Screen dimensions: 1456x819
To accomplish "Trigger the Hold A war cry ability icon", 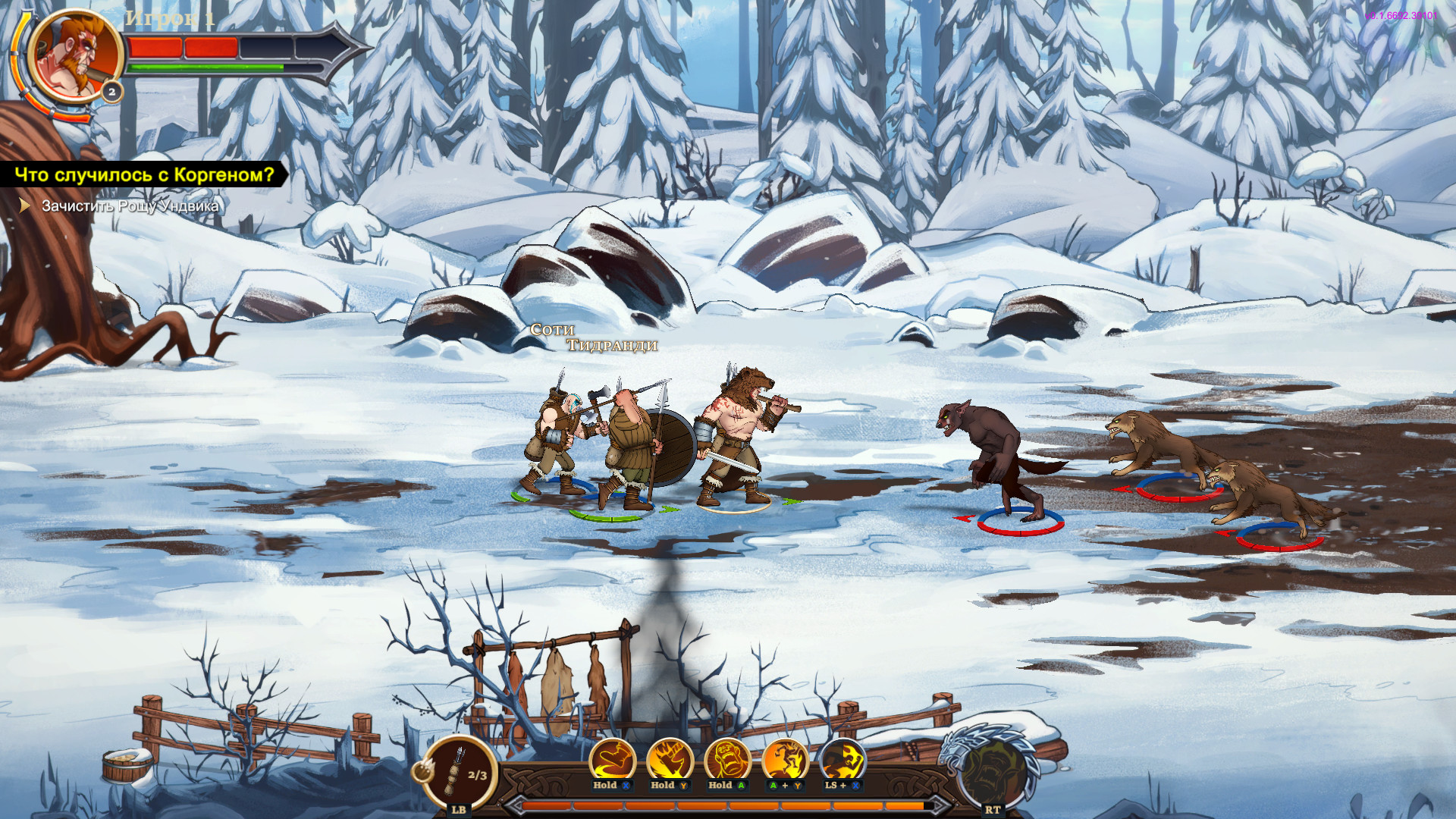I will (x=726, y=761).
